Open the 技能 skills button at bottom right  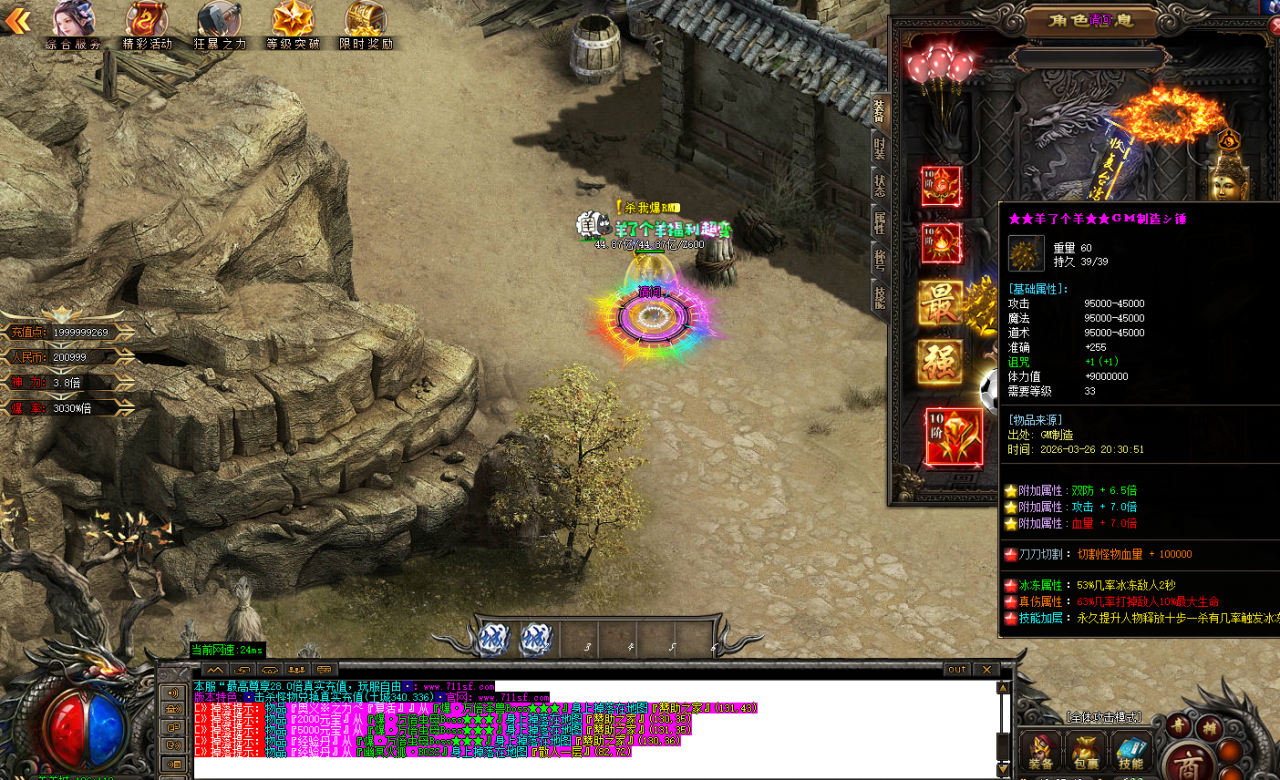[1130, 752]
